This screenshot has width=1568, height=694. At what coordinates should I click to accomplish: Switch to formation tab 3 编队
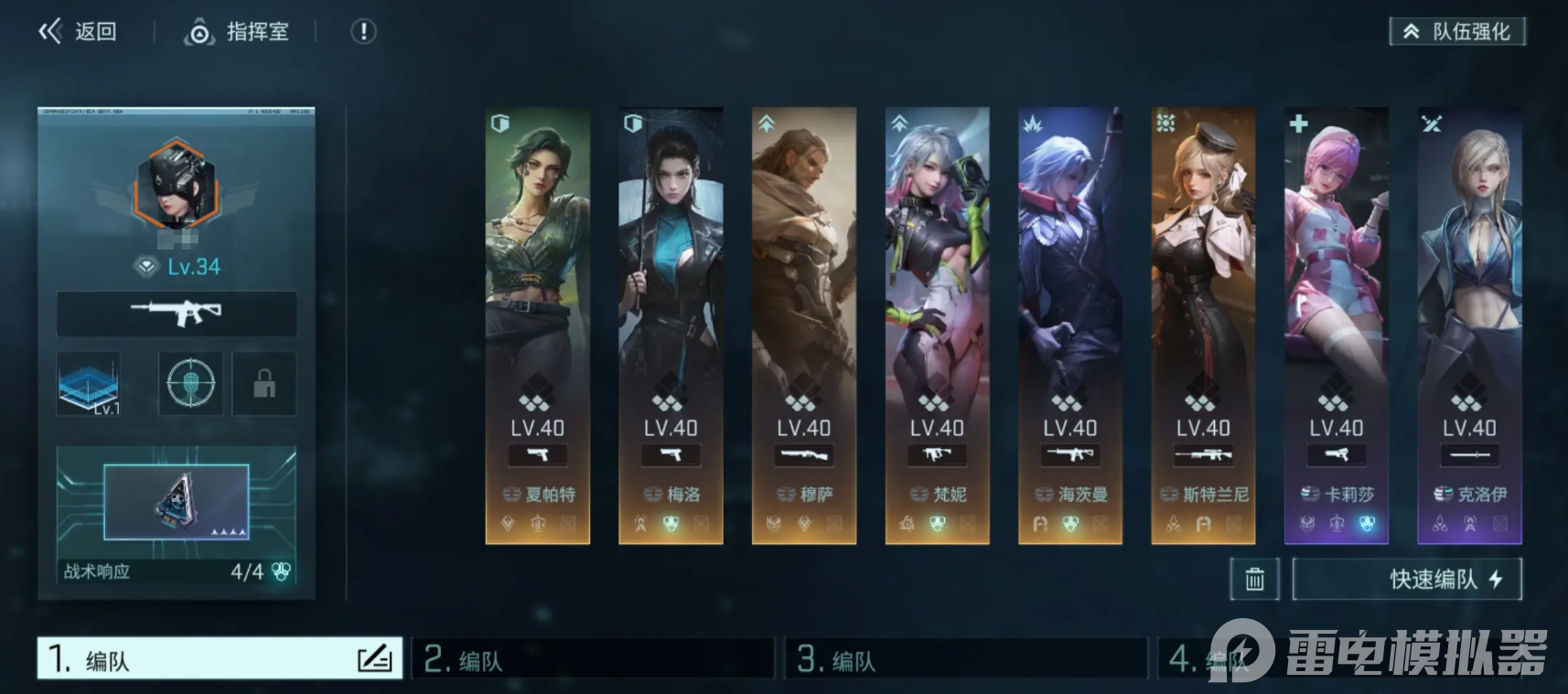click(966, 658)
